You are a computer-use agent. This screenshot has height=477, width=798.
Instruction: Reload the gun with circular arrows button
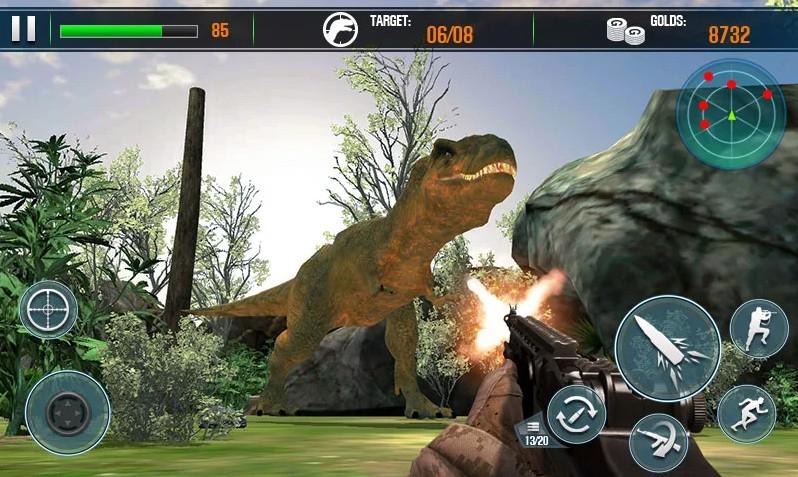(x=576, y=414)
